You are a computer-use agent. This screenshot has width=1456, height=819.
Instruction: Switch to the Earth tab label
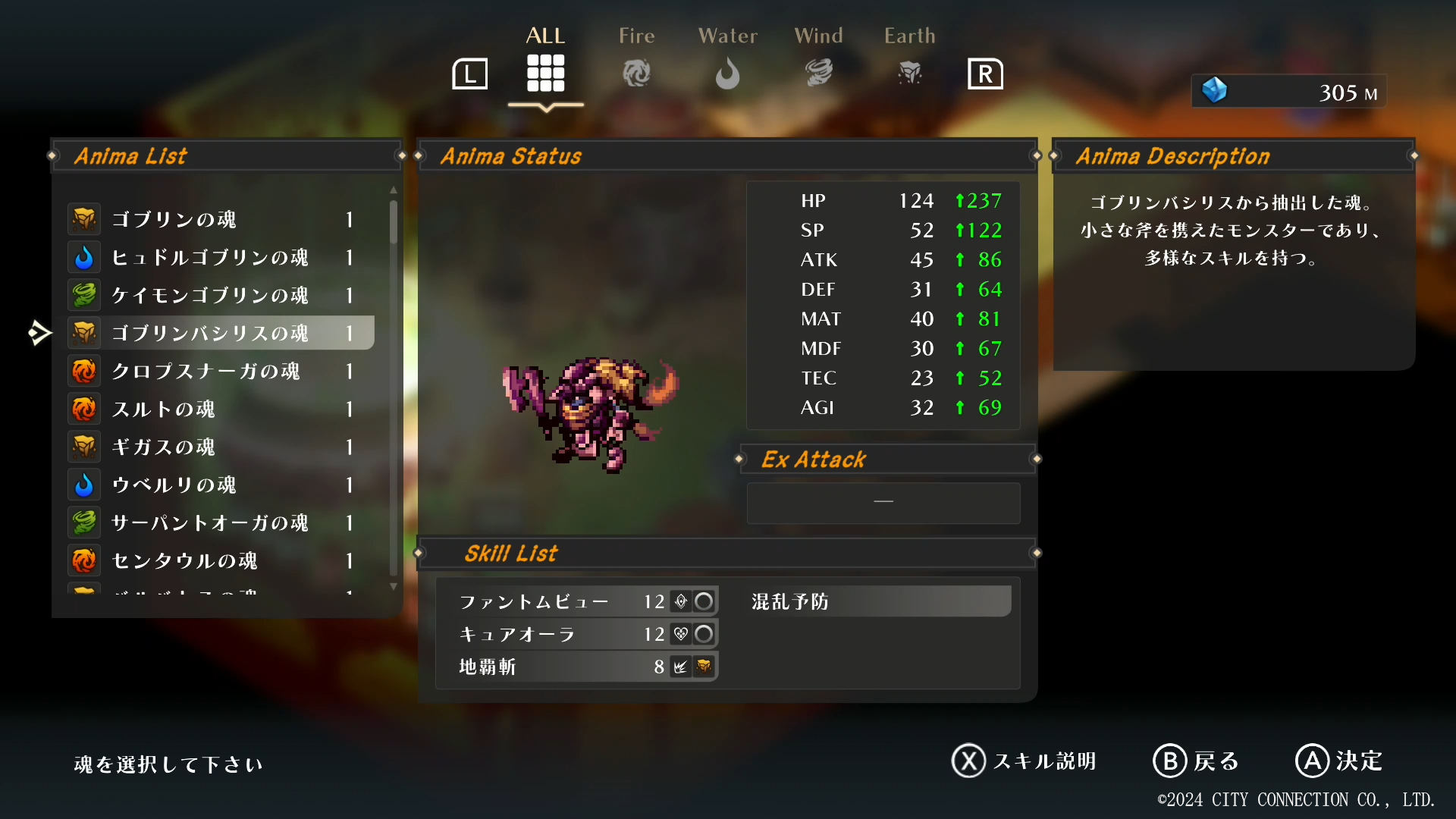pyautogui.click(x=909, y=35)
